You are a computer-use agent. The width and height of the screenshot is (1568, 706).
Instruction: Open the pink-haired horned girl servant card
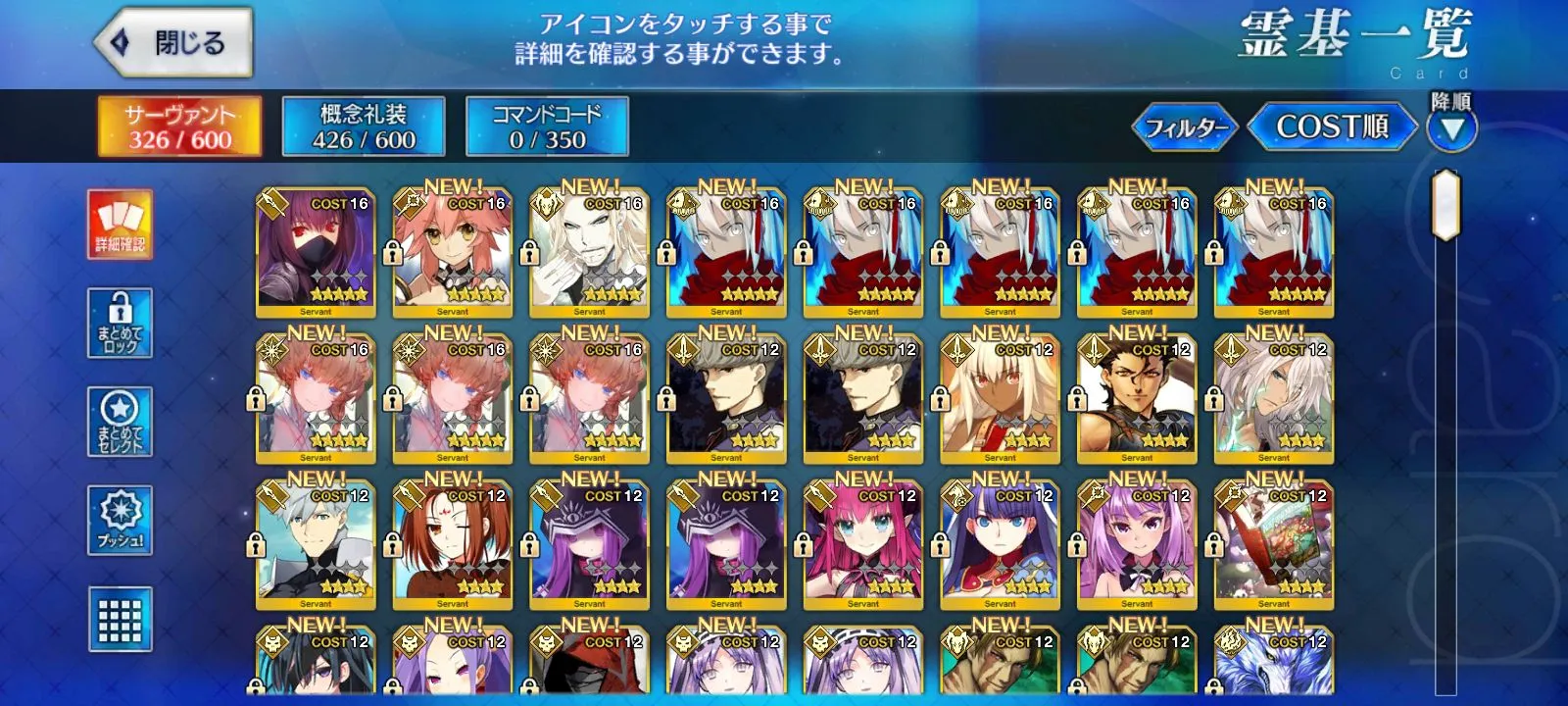(x=862, y=545)
